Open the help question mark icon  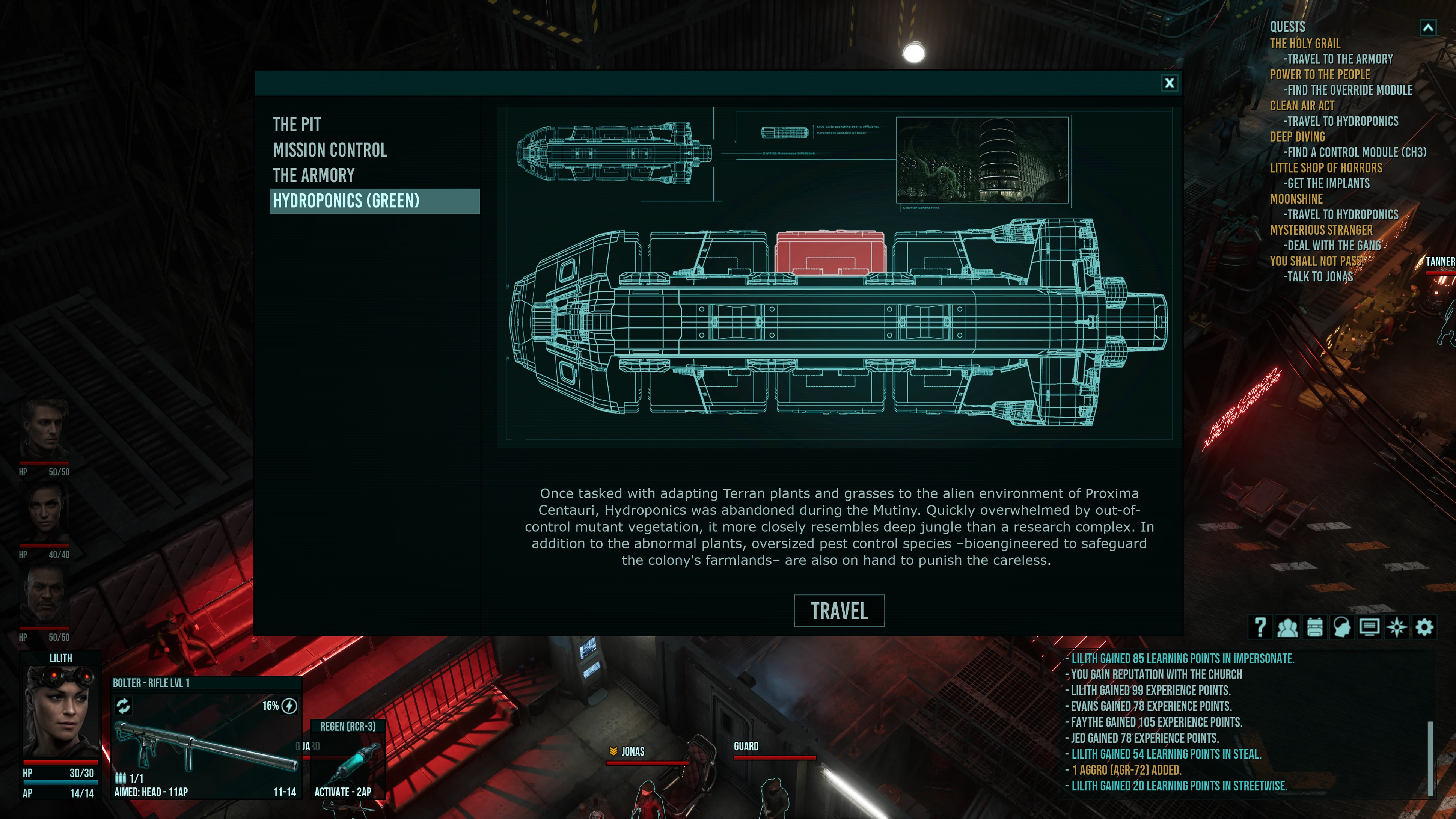point(1260,627)
